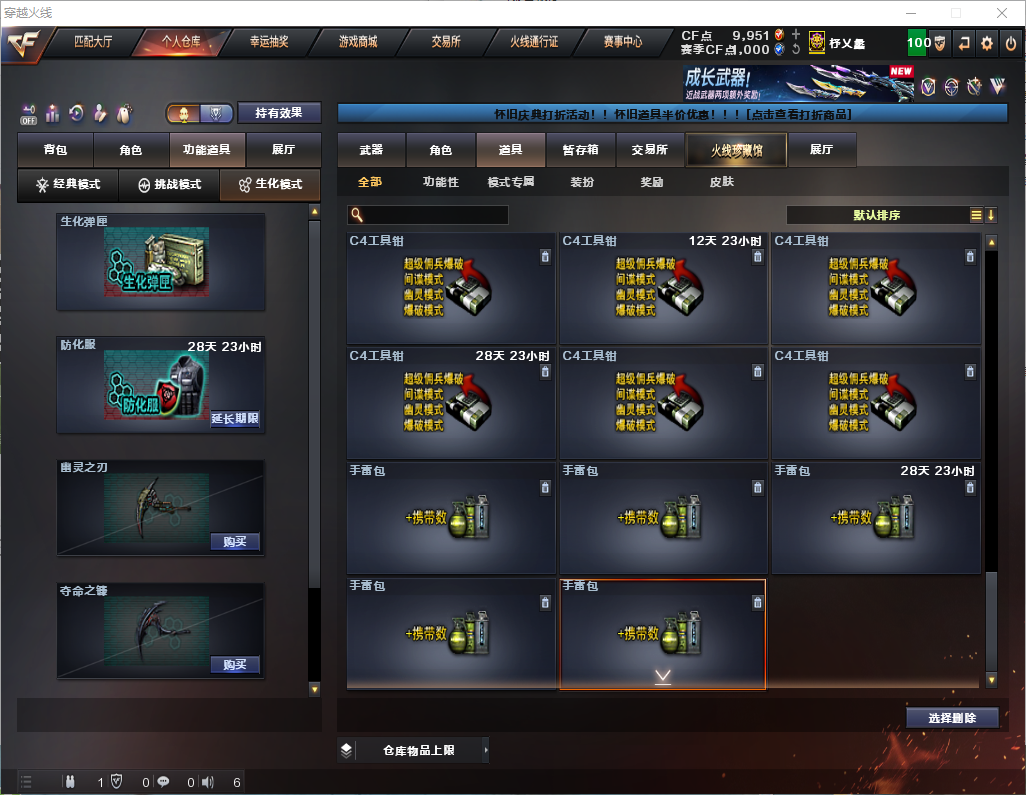Open the 游戏商城 game shop
This screenshot has width=1026, height=795.
[357, 42]
